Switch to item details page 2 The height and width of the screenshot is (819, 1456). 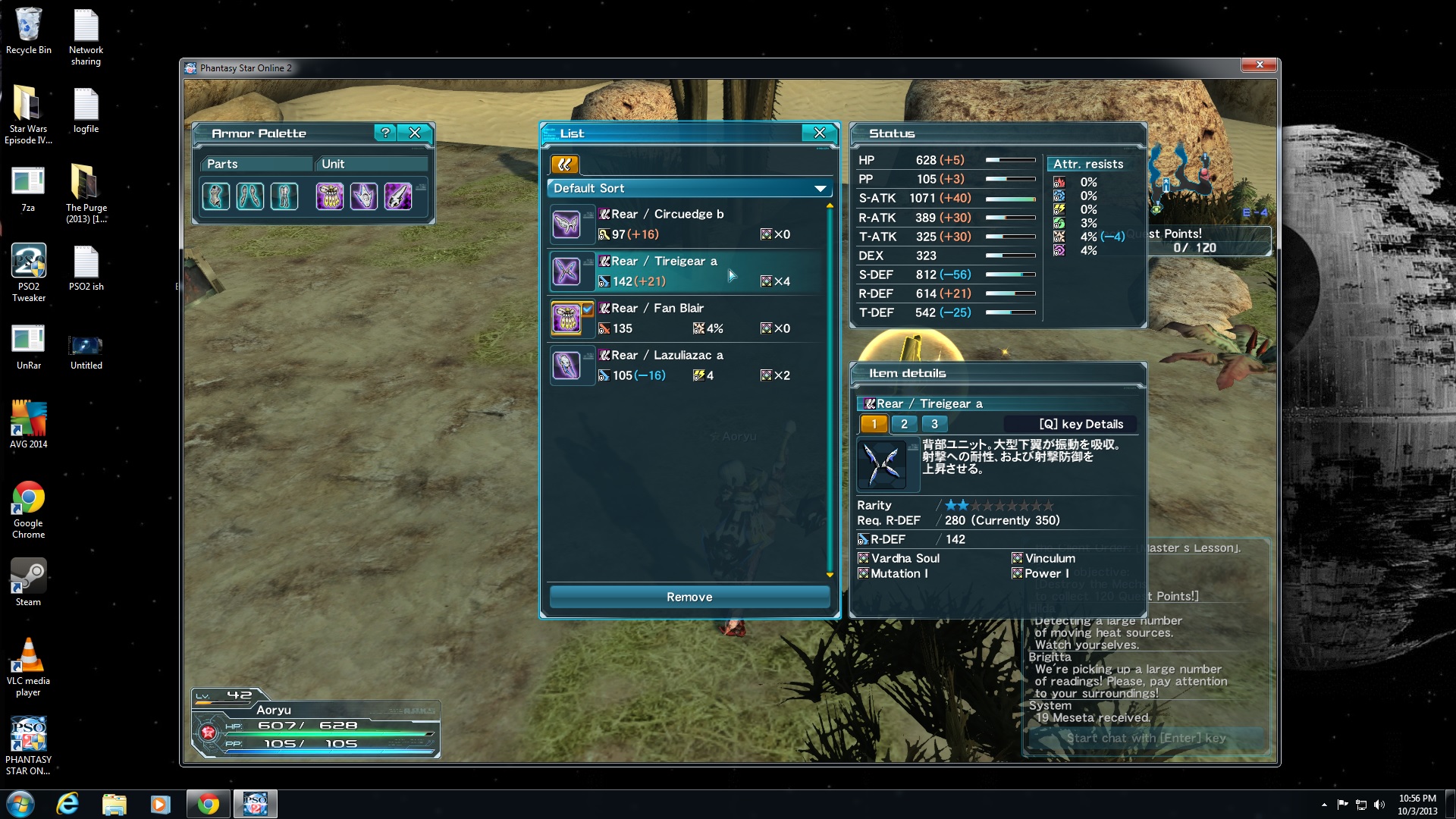904,424
